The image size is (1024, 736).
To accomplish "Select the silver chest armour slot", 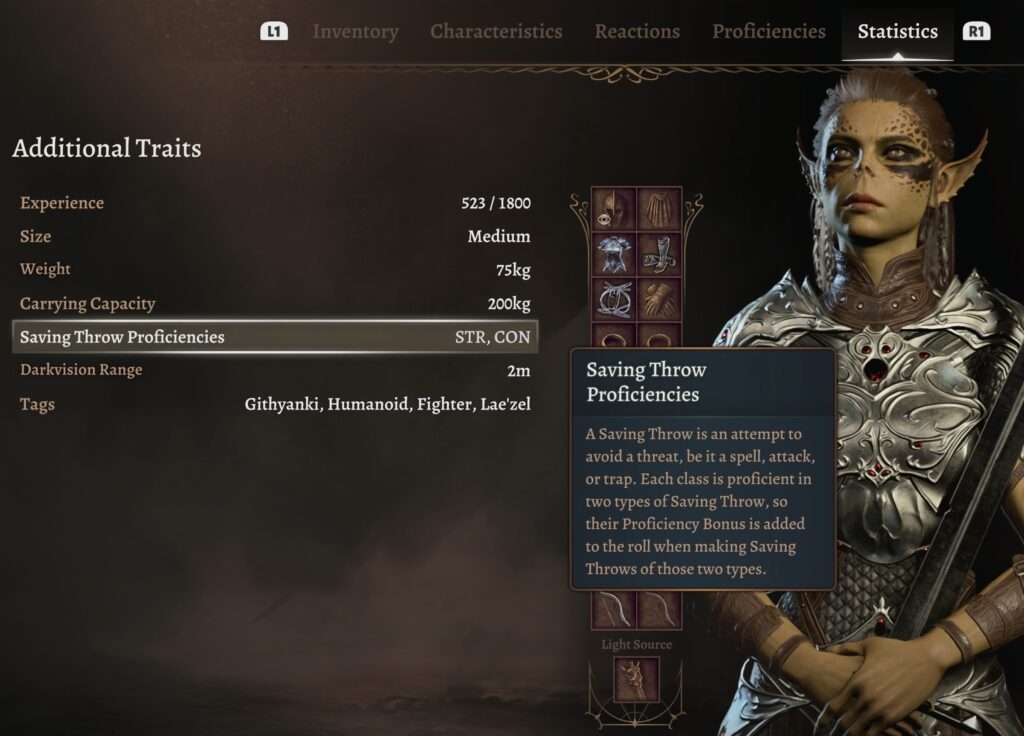I will pos(614,254).
